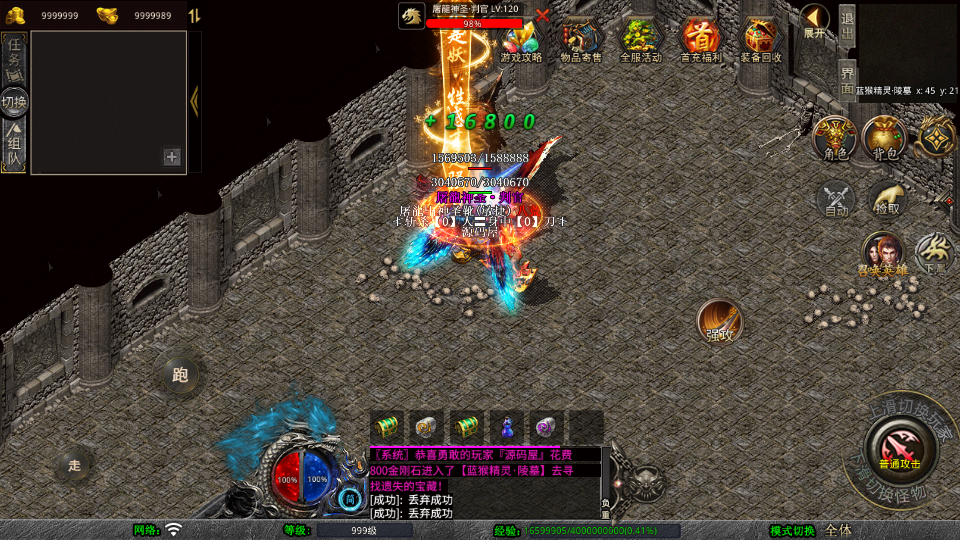Switch to run mode with 跑
Screen dimensions: 960x540
pos(180,375)
